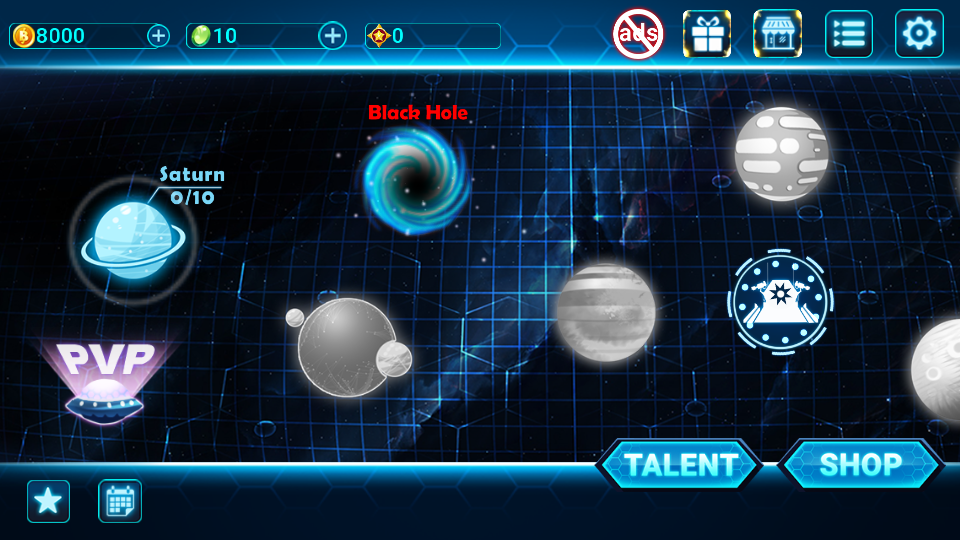
Task: Open the gift box rewards
Action: pyautogui.click(x=707, y=34)
